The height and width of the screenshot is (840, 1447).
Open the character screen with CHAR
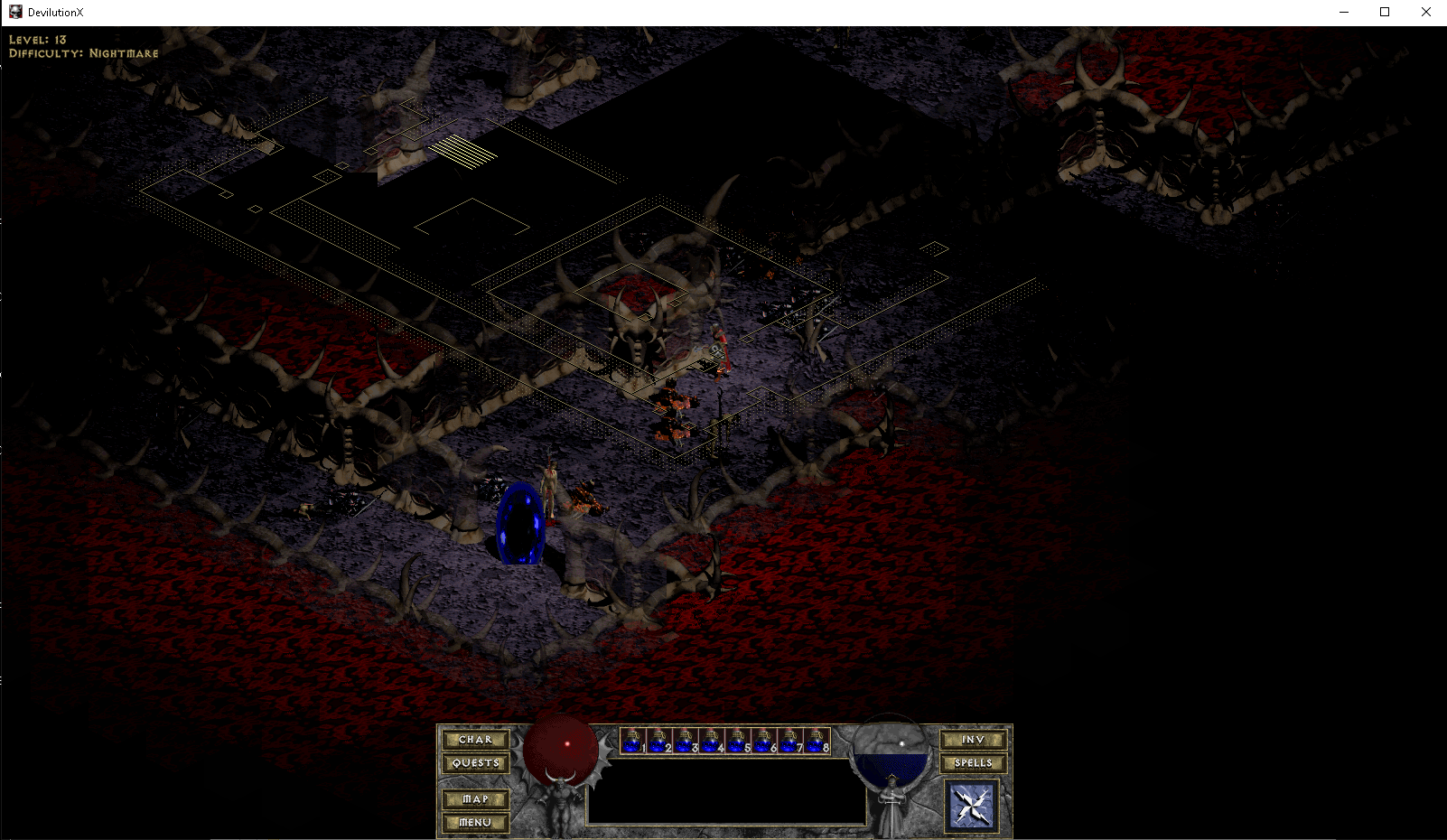coord(476,740)
